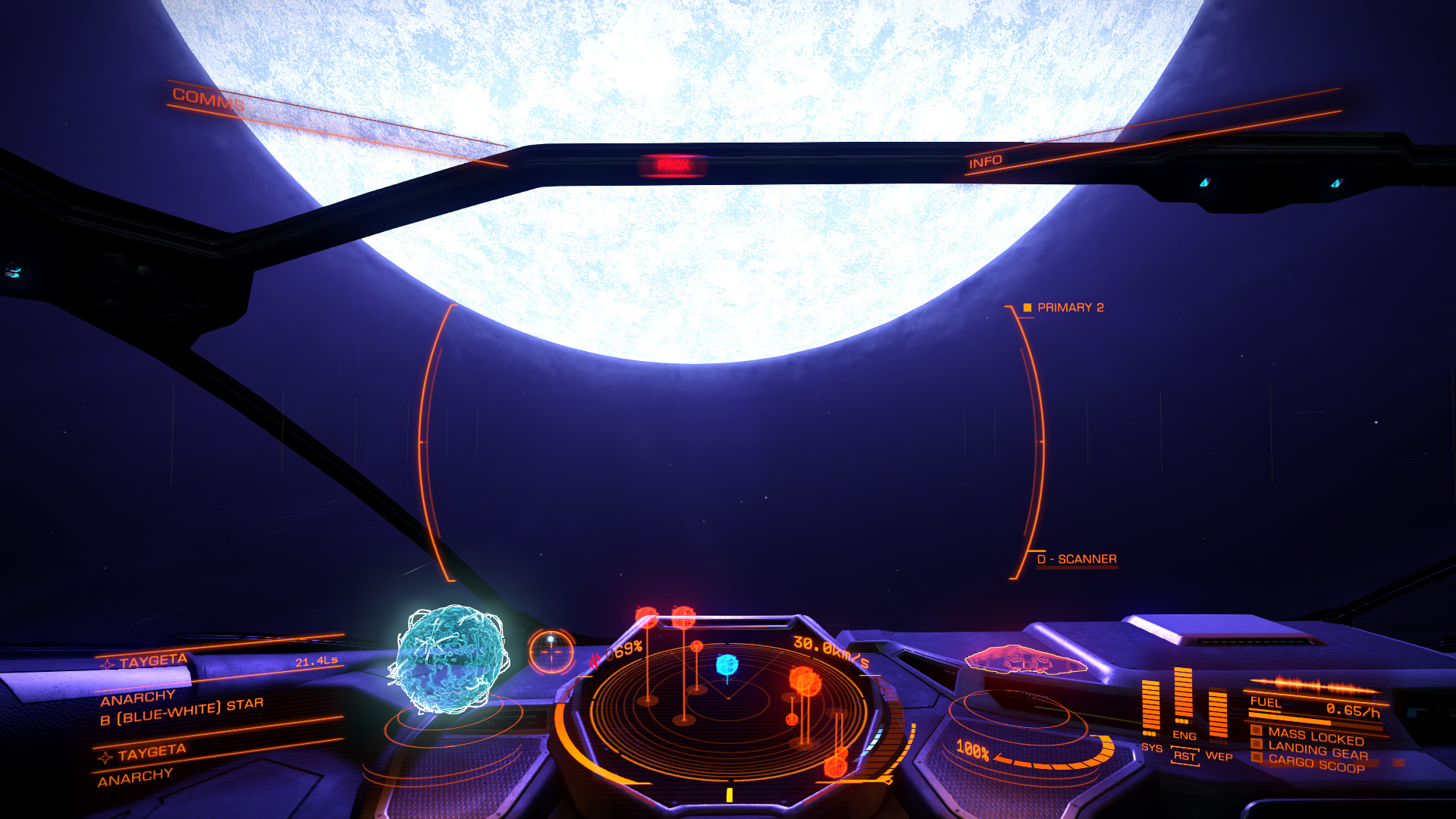Select the Taygeta target name with distance

coord(220,662)
